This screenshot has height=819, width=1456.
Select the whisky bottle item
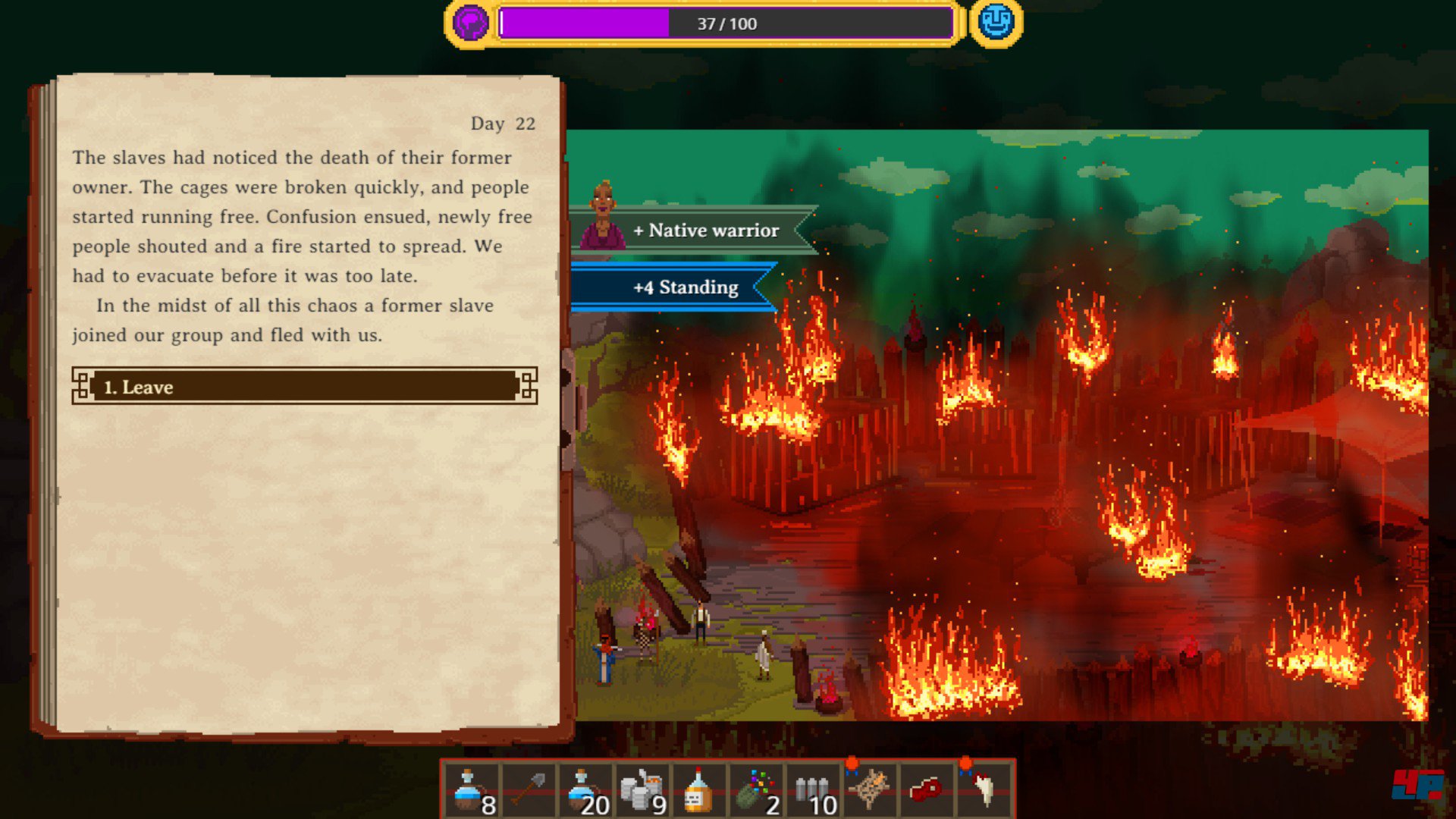click(x=699, y=790)
